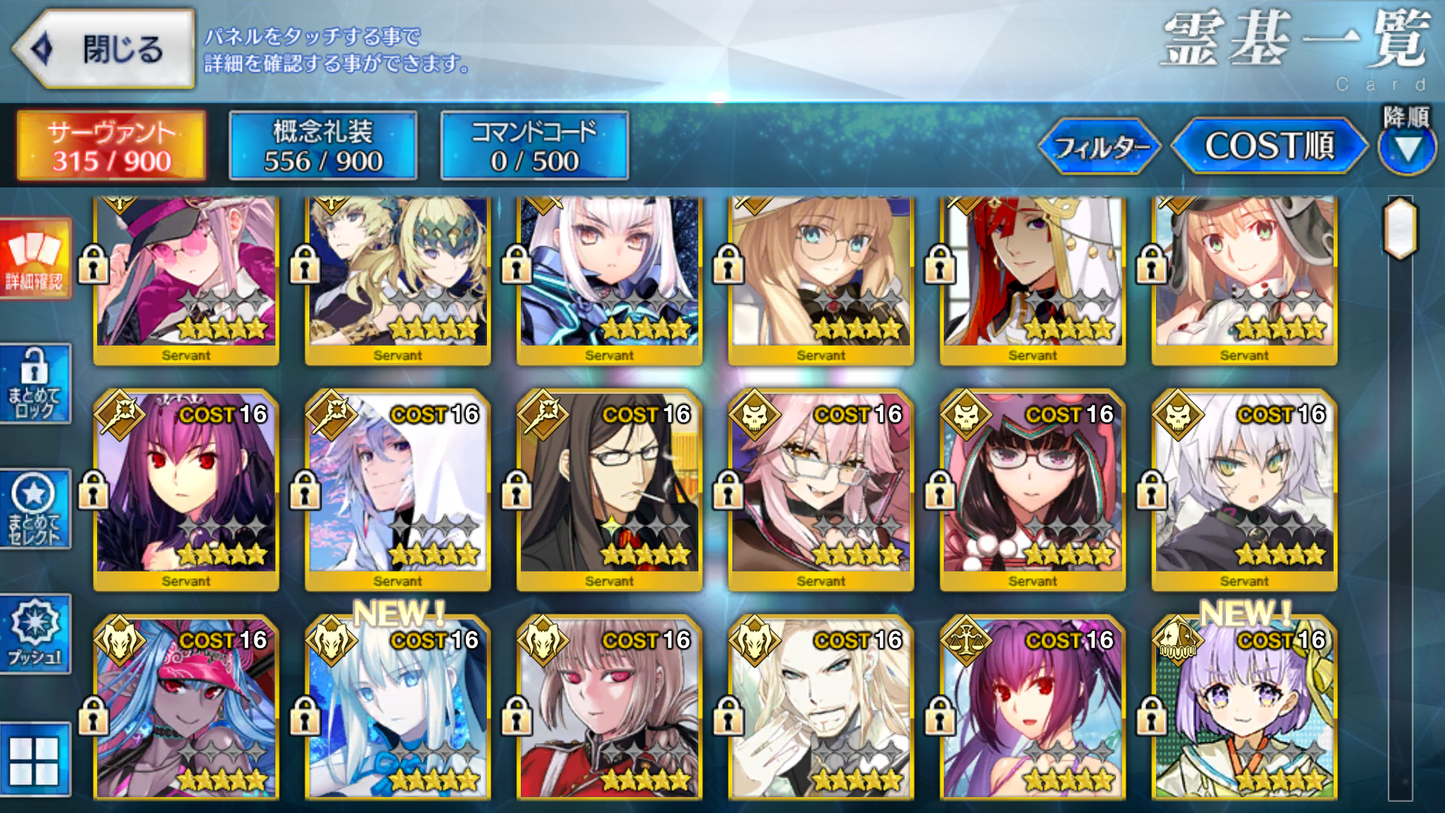Choose the まとめてロック bulk lock button
Viewport: 1445px width, 813px height.
pos(35,384)
